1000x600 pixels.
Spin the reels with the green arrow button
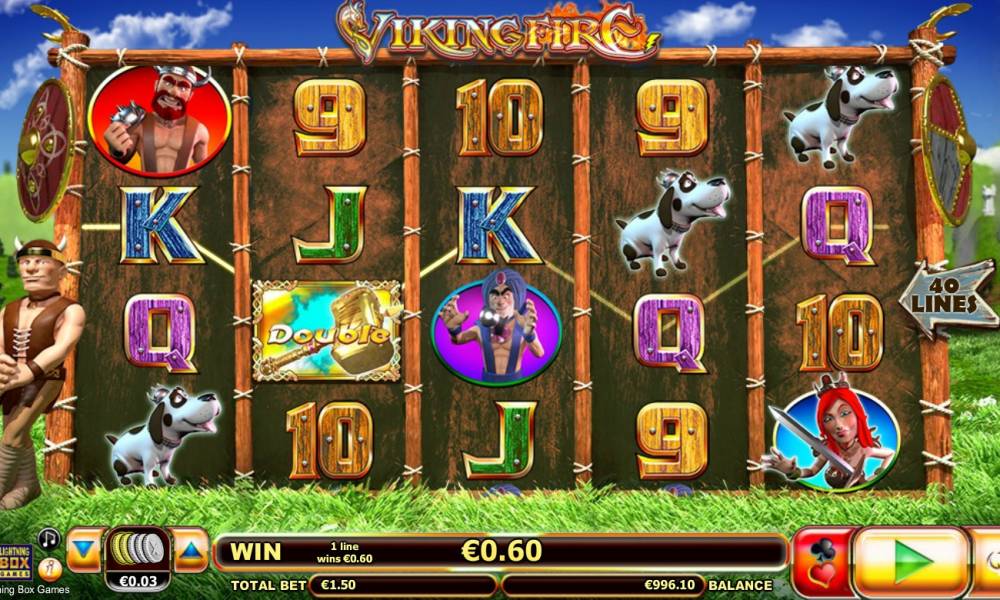(x=911, y=561)
